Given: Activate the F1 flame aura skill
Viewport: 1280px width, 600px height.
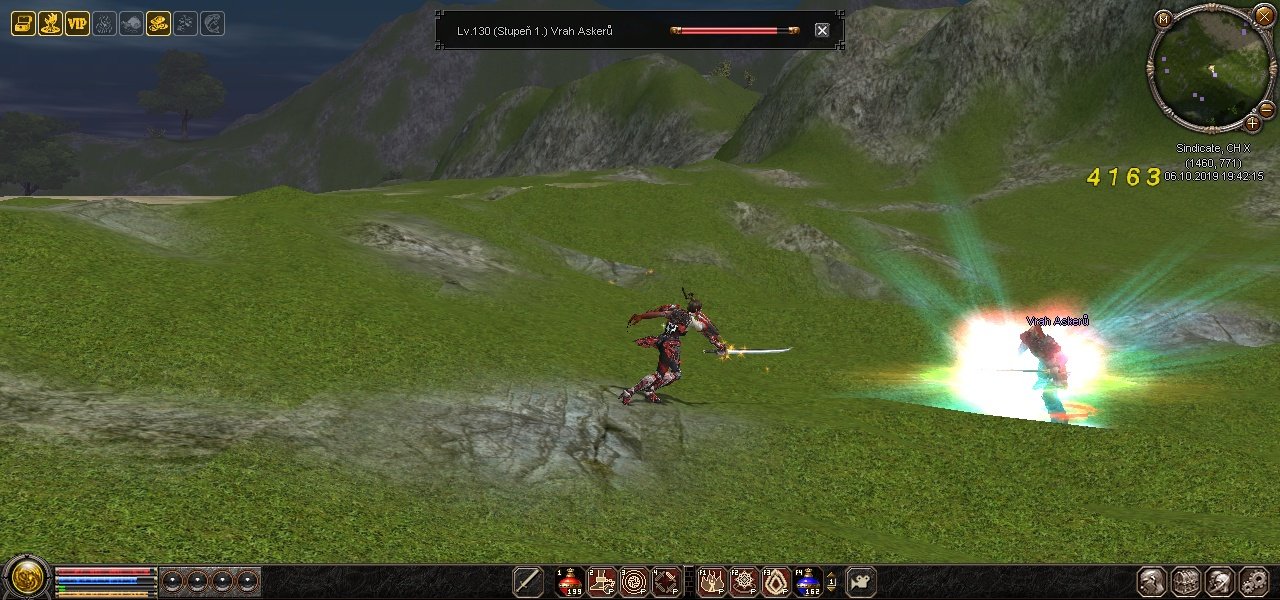Looking at the screenshot, I should click(711, 582).
